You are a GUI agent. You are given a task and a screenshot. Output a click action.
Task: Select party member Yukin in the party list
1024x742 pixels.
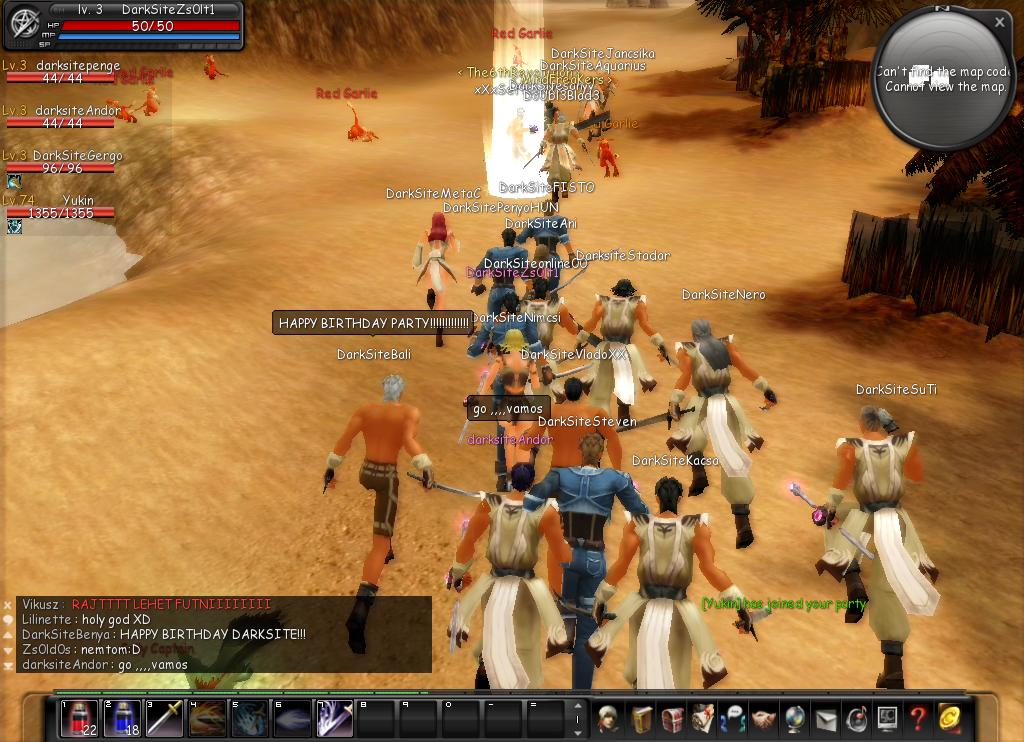(x=60, y=207)
